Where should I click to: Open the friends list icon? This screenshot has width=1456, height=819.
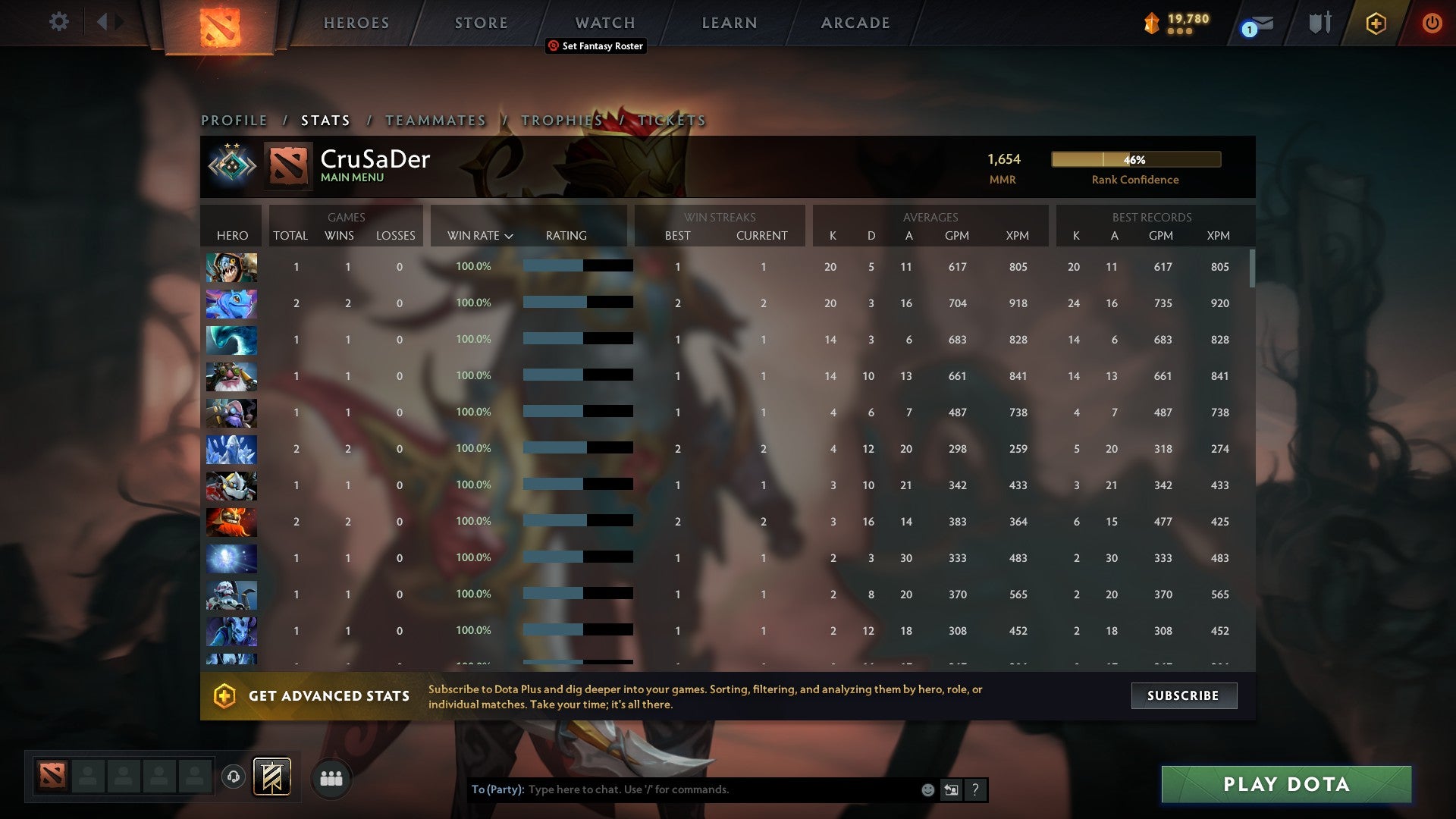[330, 778]
